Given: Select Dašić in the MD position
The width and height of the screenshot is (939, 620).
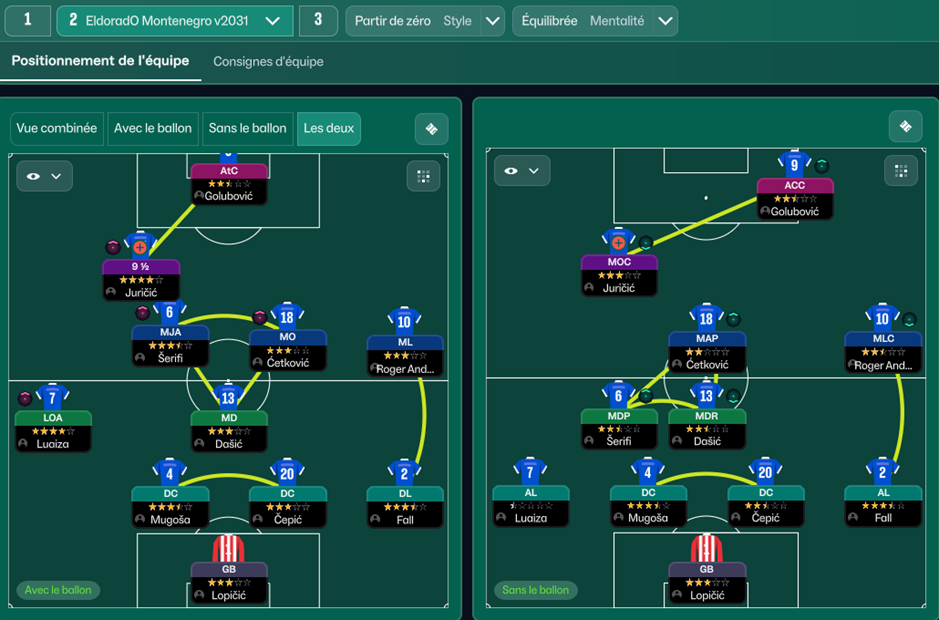Looking at the screenshot, I should pyautogui.click(x=229, y=430).
